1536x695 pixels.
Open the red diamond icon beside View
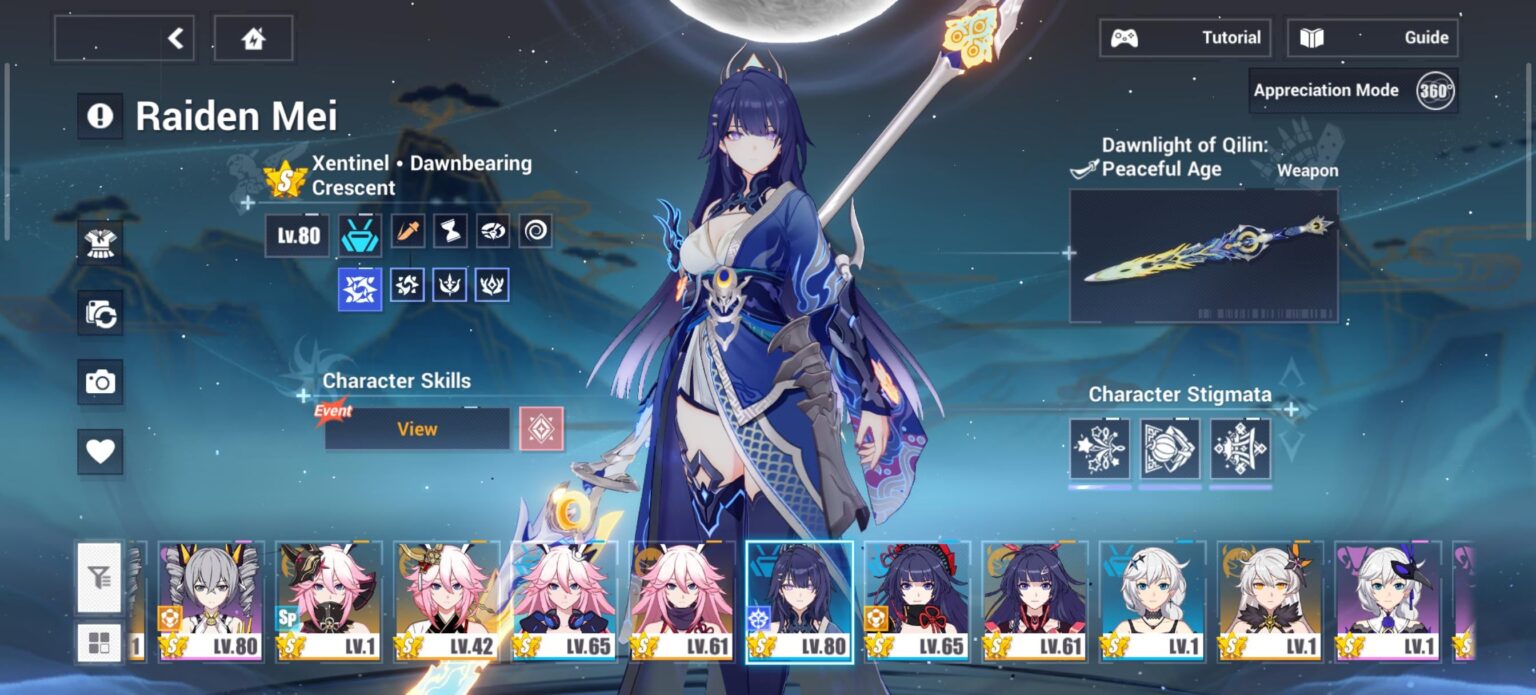coord(541,429)
